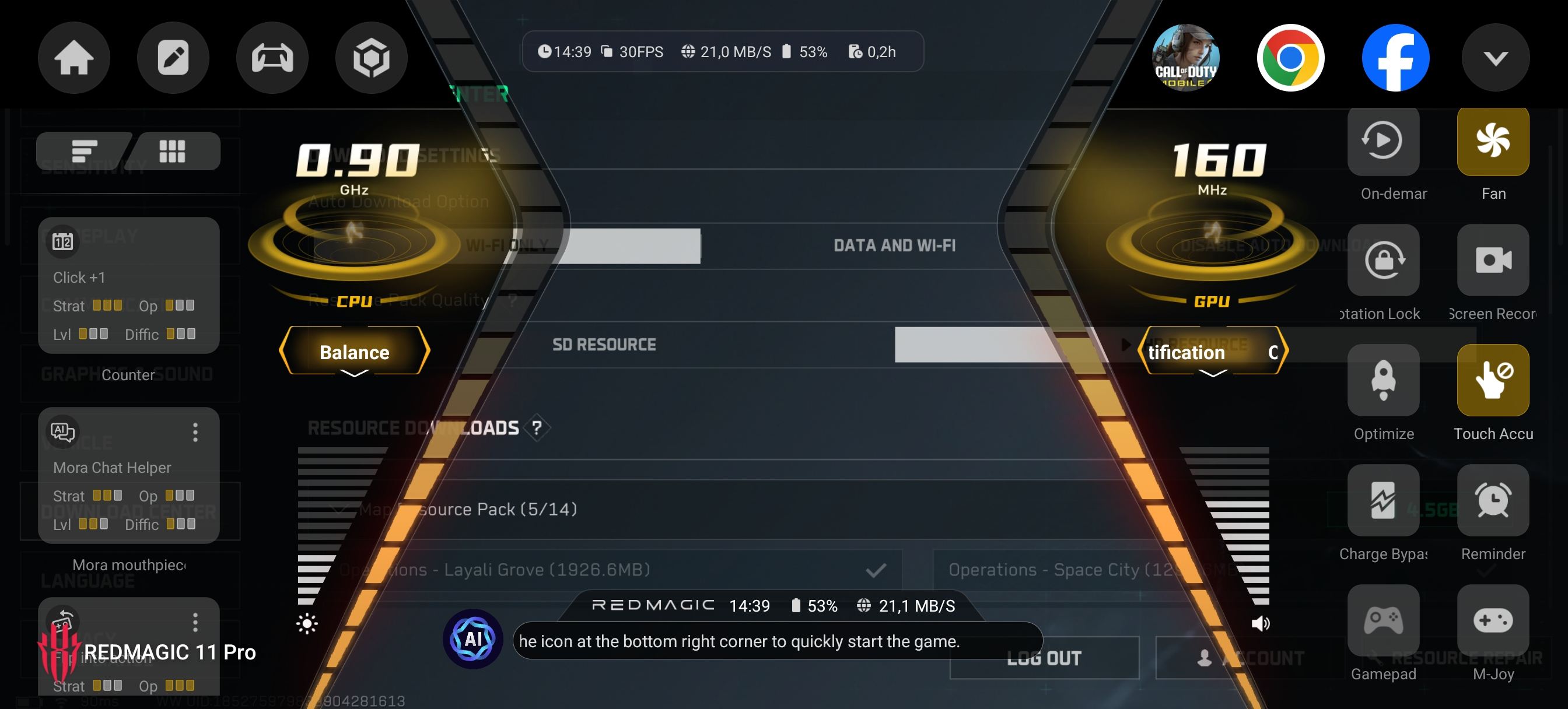This screenshot has width=1568, height=709.
Task: Select the hexagon cube icon
Action: (372, 58)
